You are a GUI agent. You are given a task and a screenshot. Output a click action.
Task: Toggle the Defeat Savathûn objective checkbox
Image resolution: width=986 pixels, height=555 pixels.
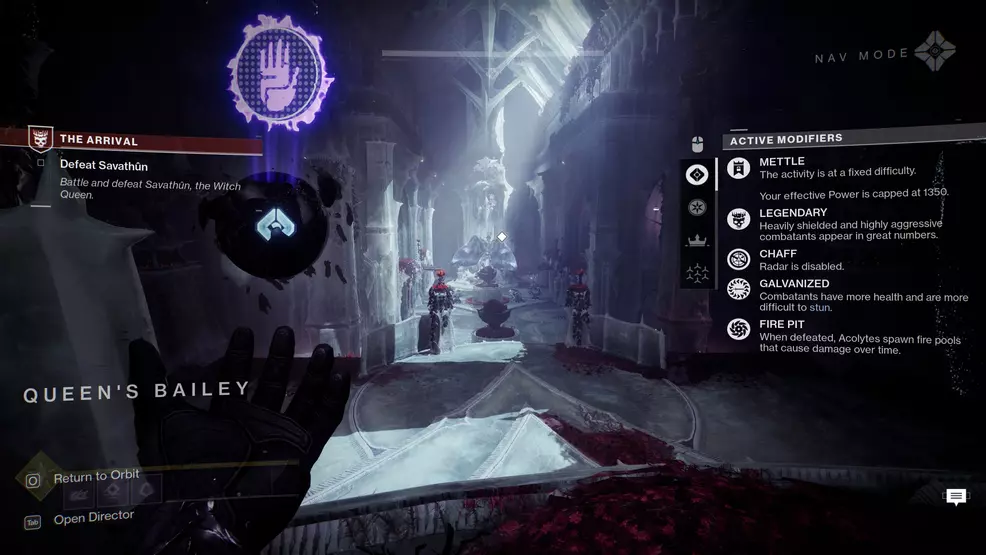[x=41, y=163]
